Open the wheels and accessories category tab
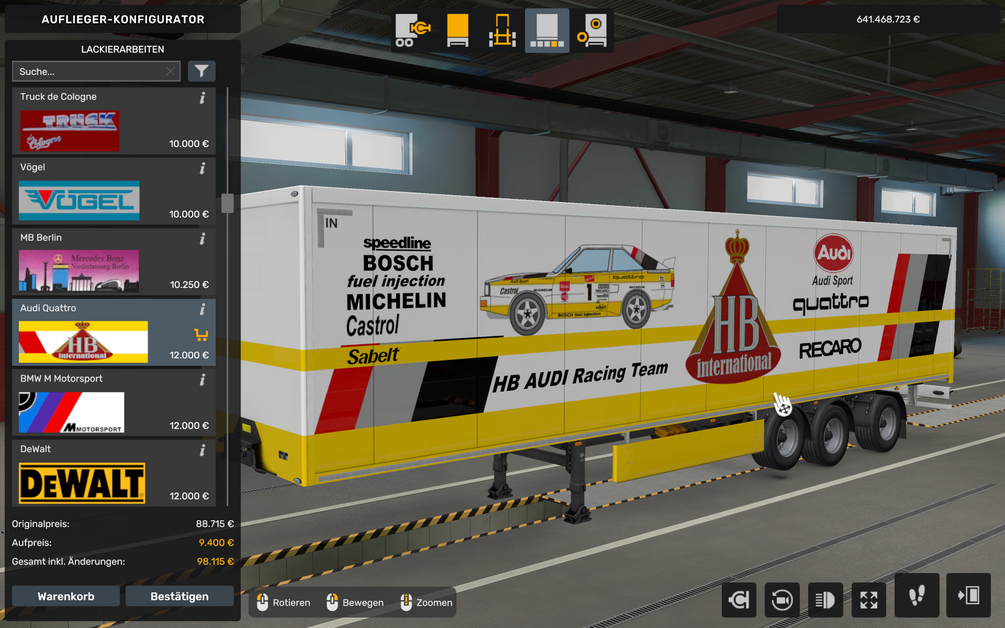 coord(592,31)
